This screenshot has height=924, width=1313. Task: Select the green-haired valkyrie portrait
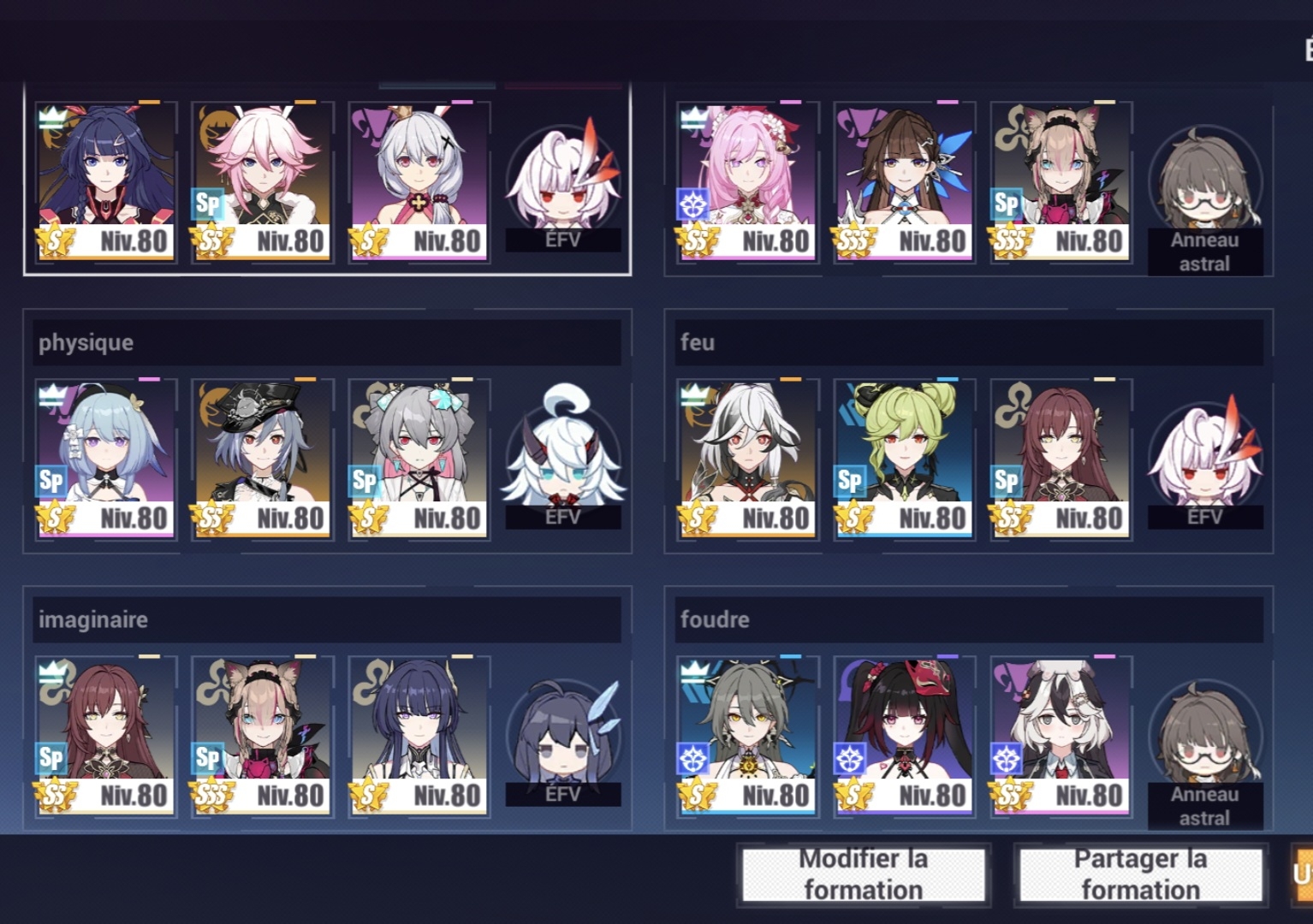(x=904, y=458)
